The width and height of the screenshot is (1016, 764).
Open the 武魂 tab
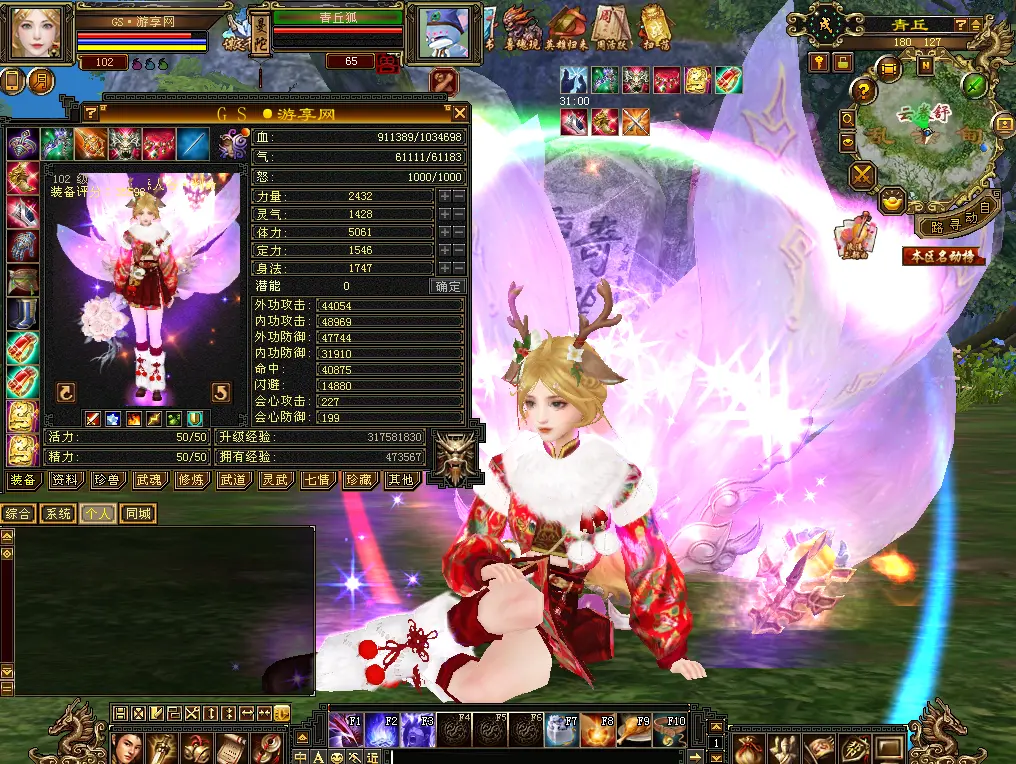pos(149,480)
